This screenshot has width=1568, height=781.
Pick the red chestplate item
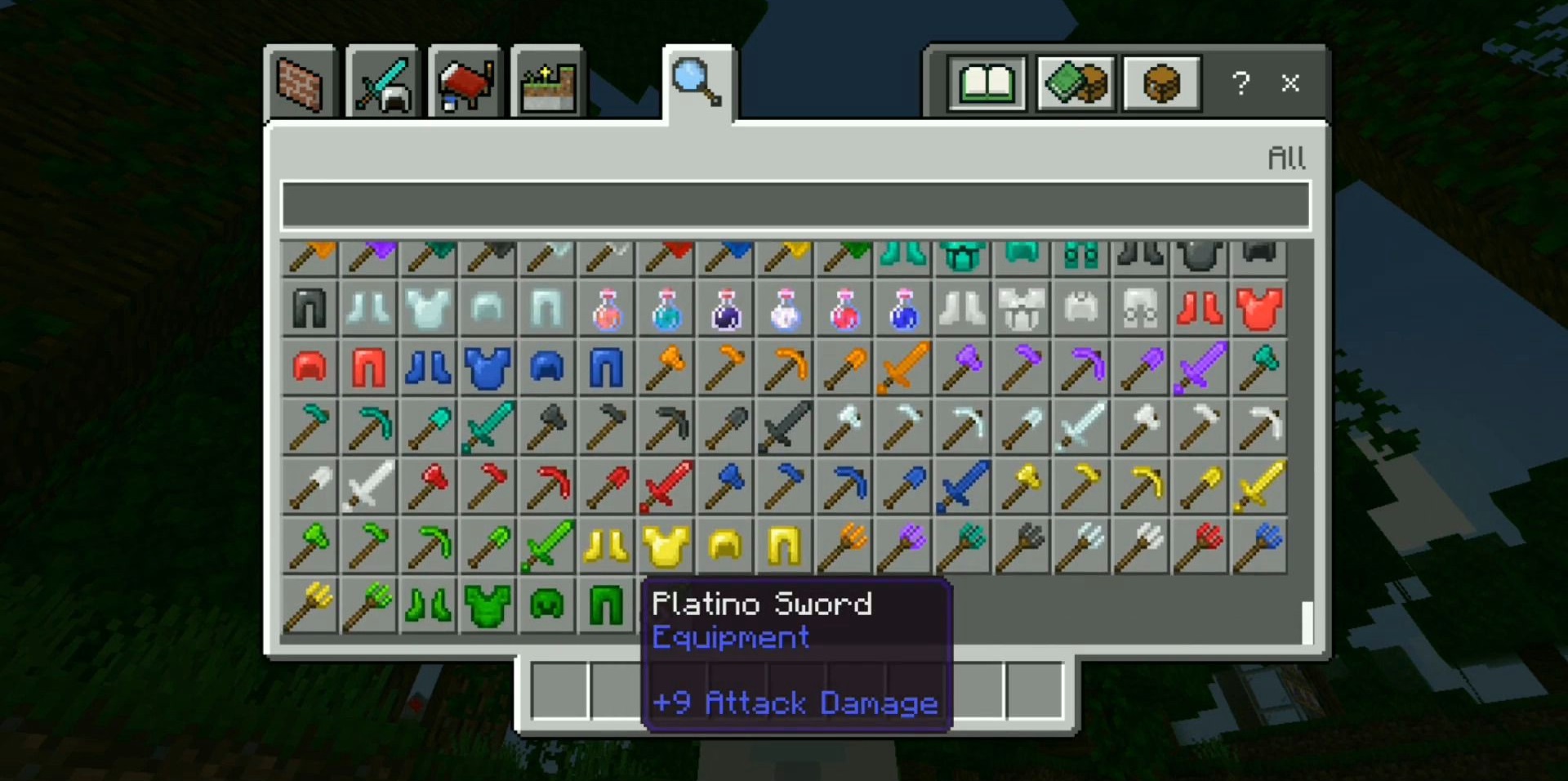(x=1258, y=310)
